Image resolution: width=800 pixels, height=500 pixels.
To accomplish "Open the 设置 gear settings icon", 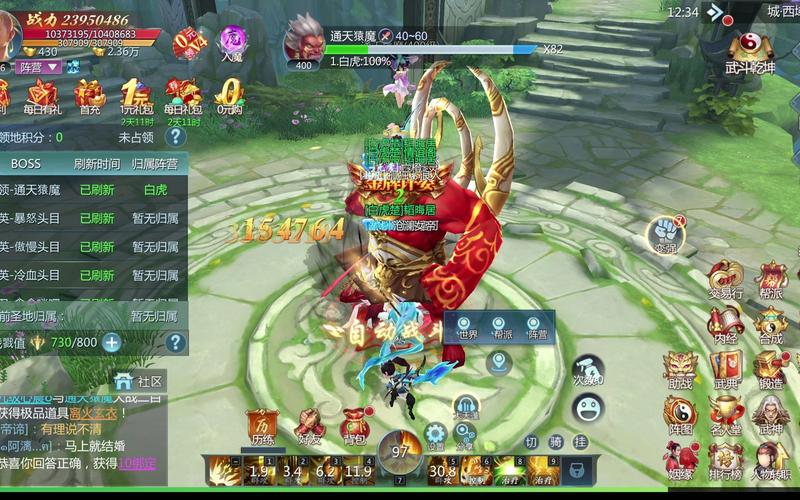I will point(435,433).
